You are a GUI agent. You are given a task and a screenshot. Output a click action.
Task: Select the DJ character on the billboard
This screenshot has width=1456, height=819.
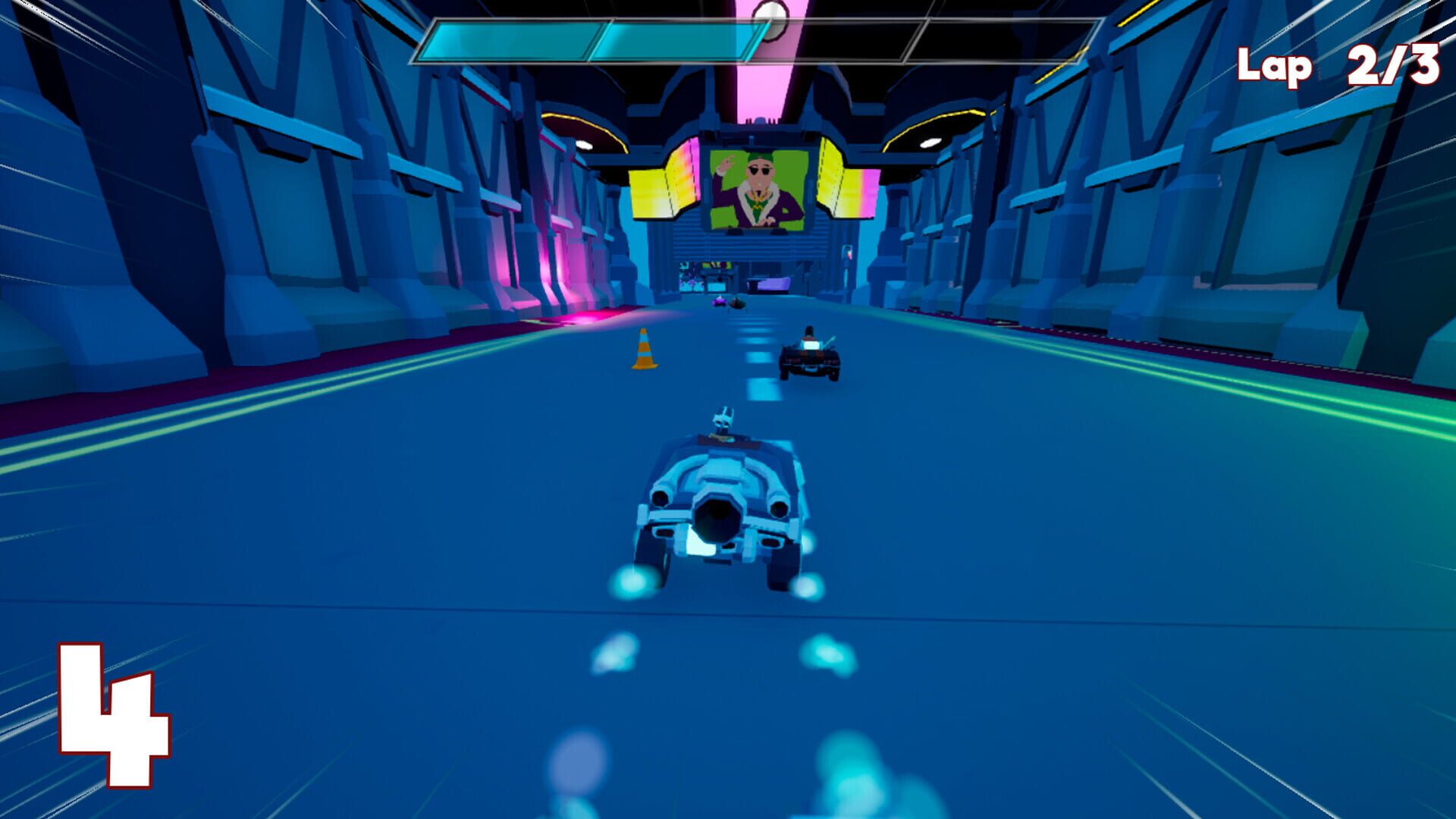pos(758,186)
